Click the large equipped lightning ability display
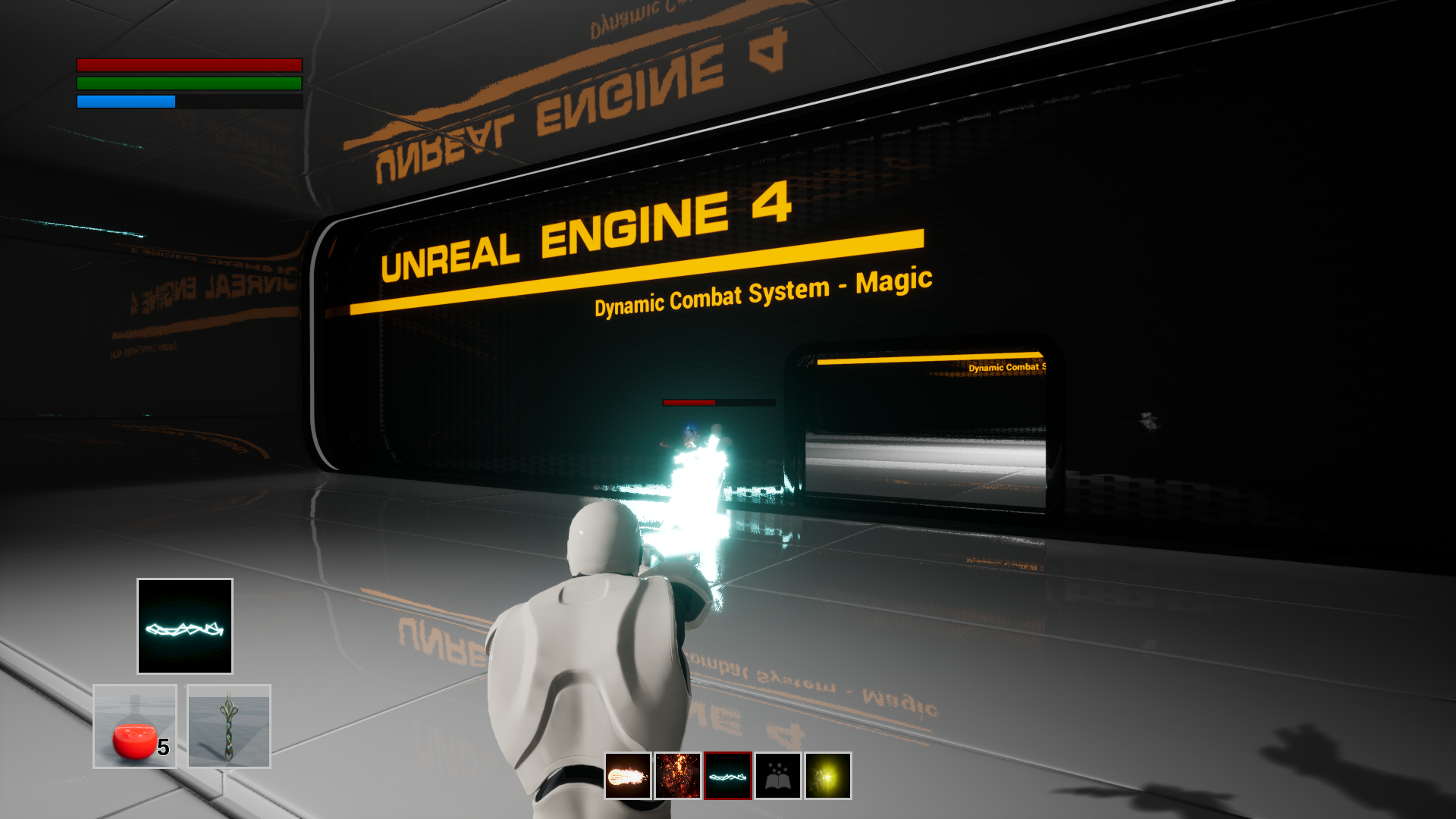The width and height of the screenshot is (1456, 819). pos(184,625)
